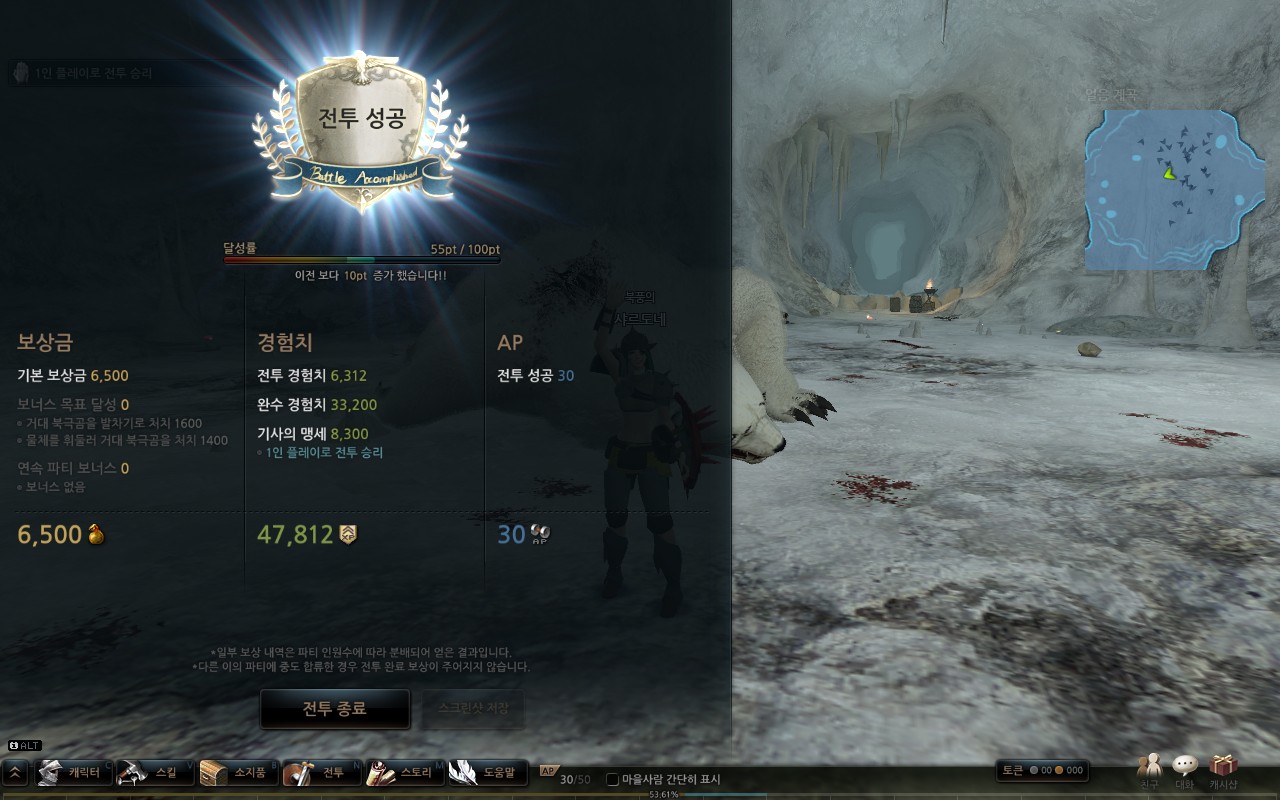Open the 친구 friends list
The height and width of the screenshot is (800, 1280).
point(1149,770)
